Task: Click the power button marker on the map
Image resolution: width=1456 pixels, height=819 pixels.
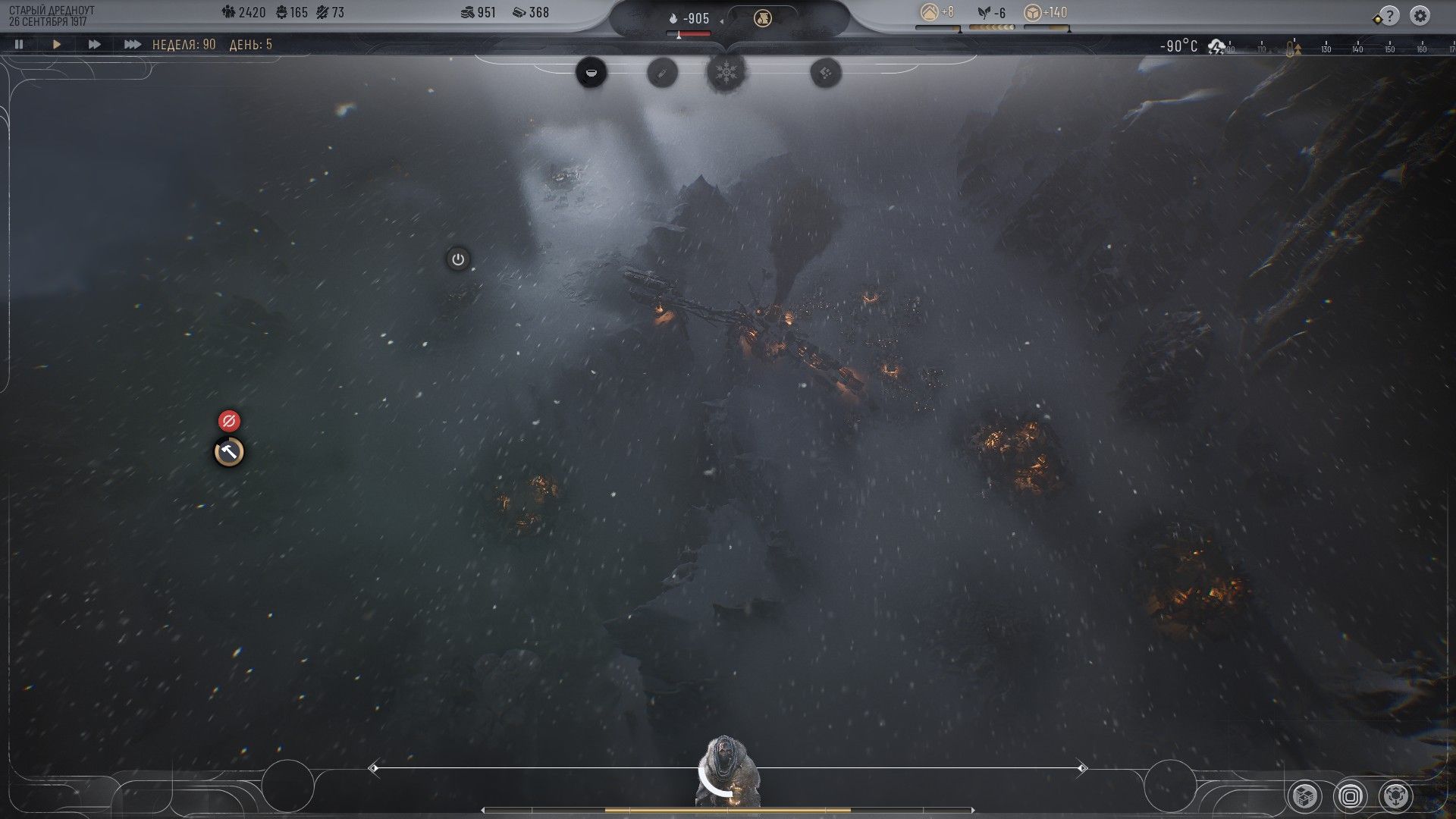Action: 457,259
